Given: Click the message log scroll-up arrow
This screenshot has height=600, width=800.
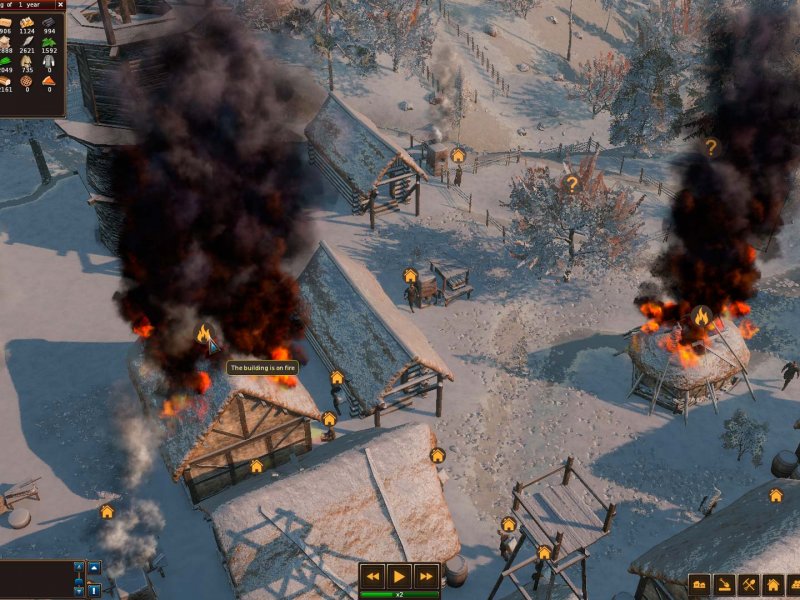Looking at the screenshot, I should tap(80, 568).
